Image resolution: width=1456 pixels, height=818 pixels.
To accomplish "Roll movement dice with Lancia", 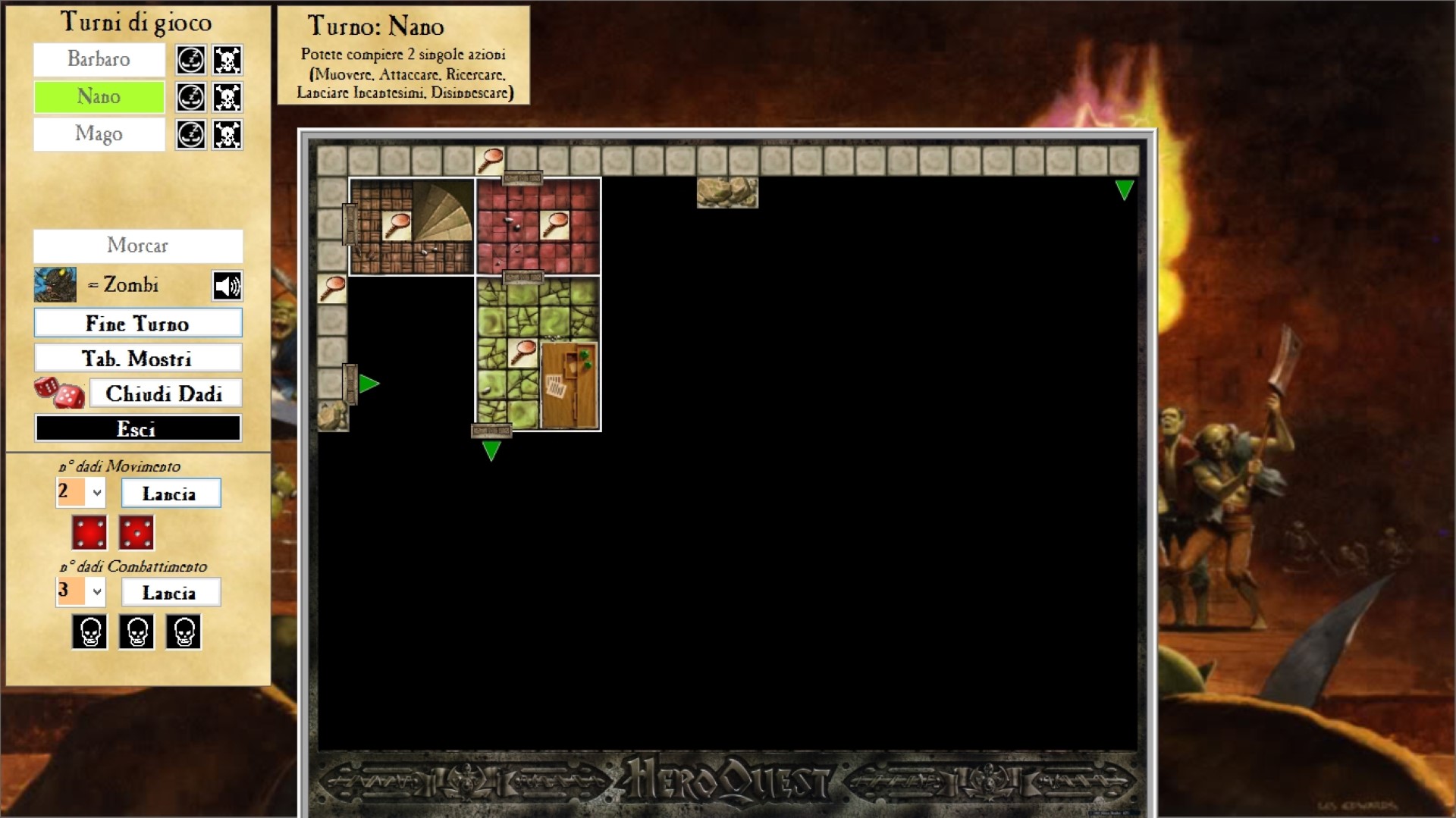I will pos(170,494).
